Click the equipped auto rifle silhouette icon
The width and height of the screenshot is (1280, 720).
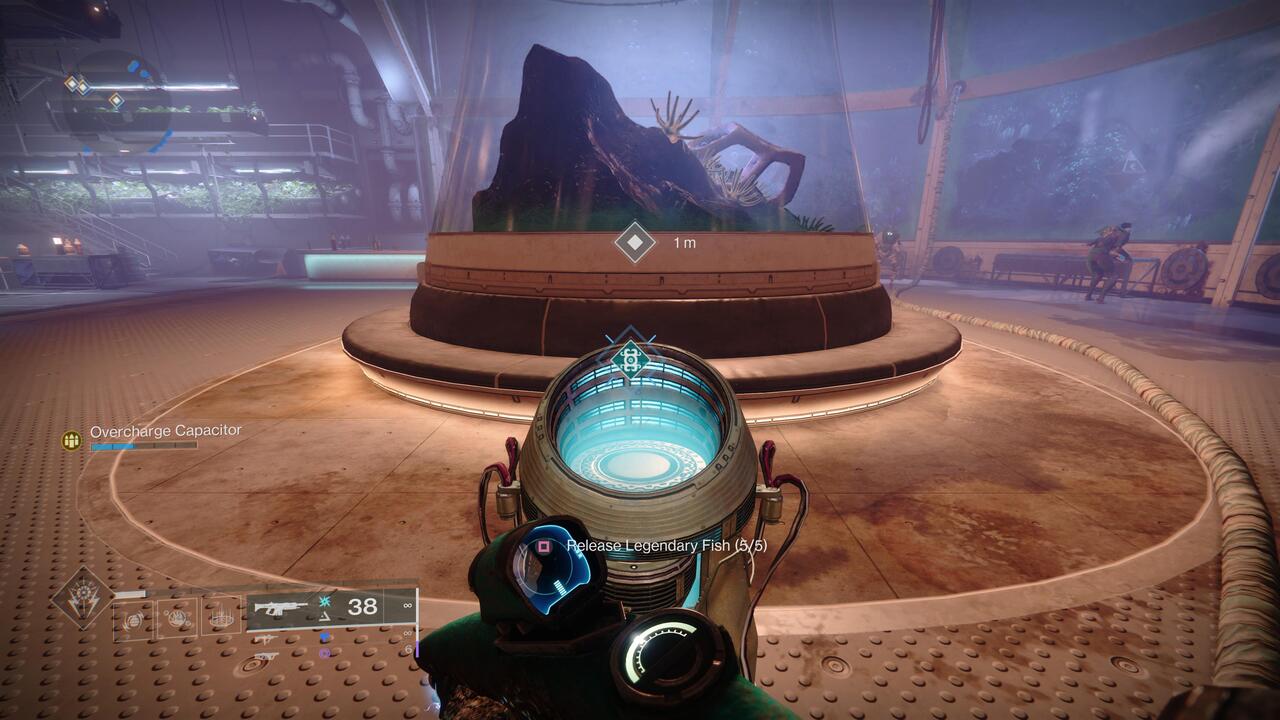pyautogui.click(x=279, y=607)
